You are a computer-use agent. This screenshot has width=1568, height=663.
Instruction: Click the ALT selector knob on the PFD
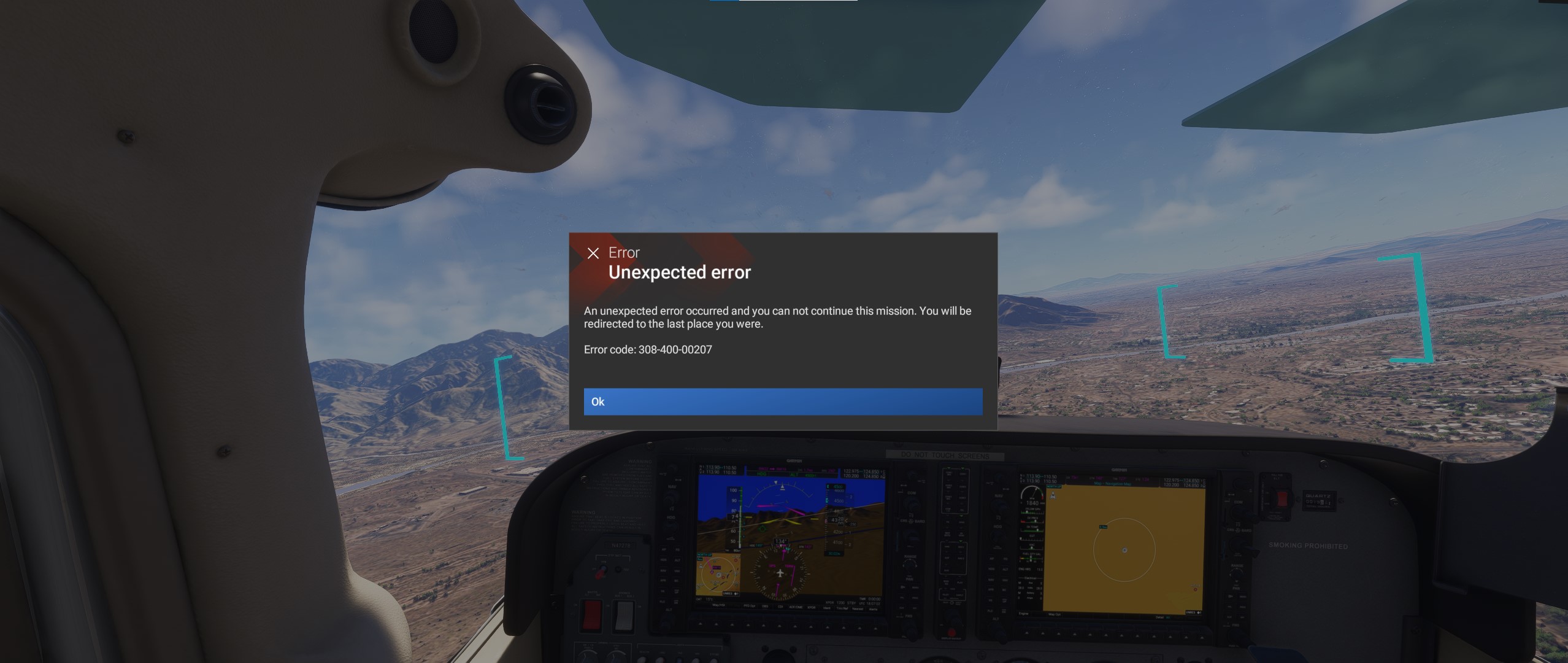669,622
